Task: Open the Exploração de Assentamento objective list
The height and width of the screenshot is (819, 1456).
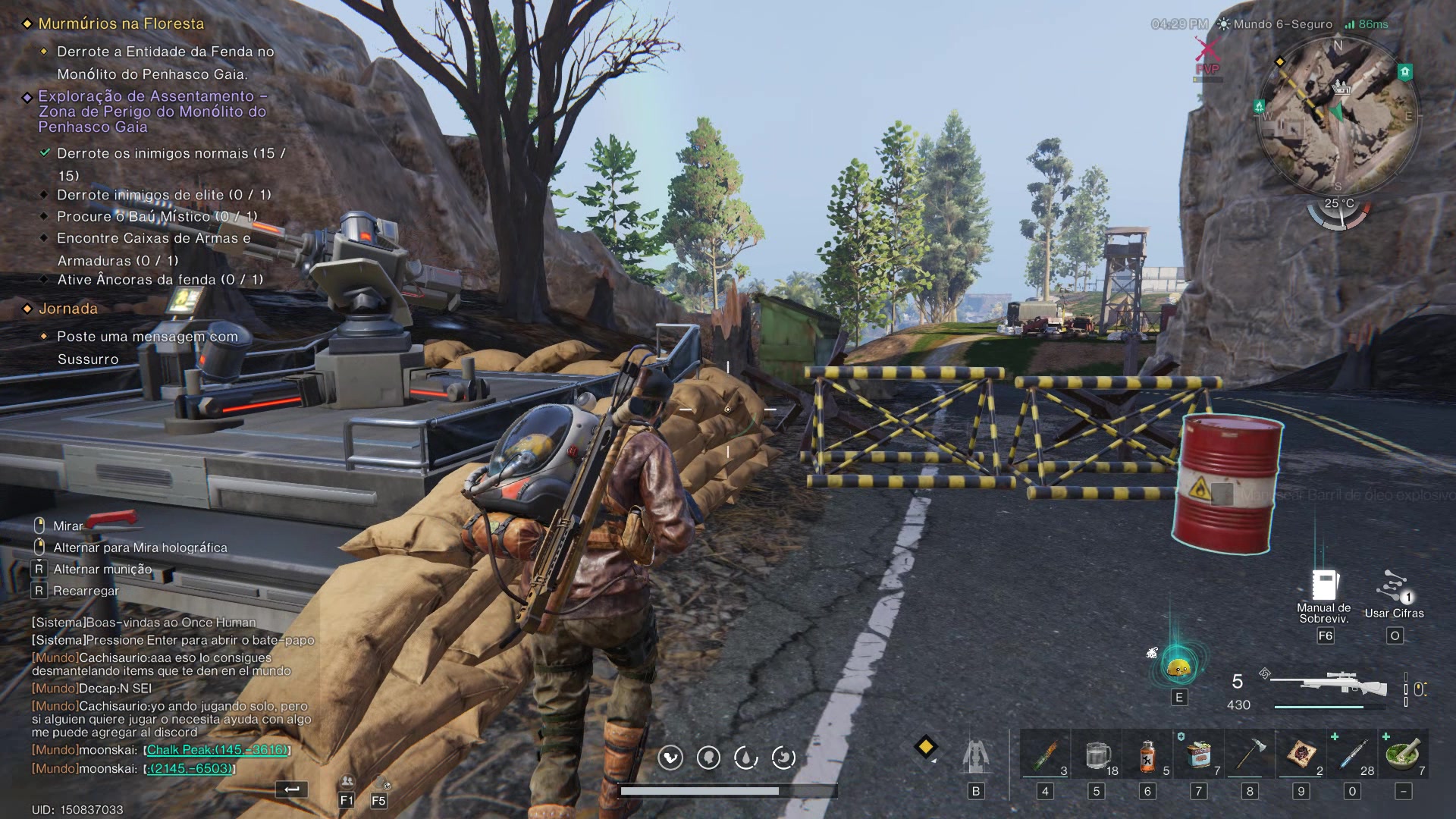Action: tap(152, 111)
